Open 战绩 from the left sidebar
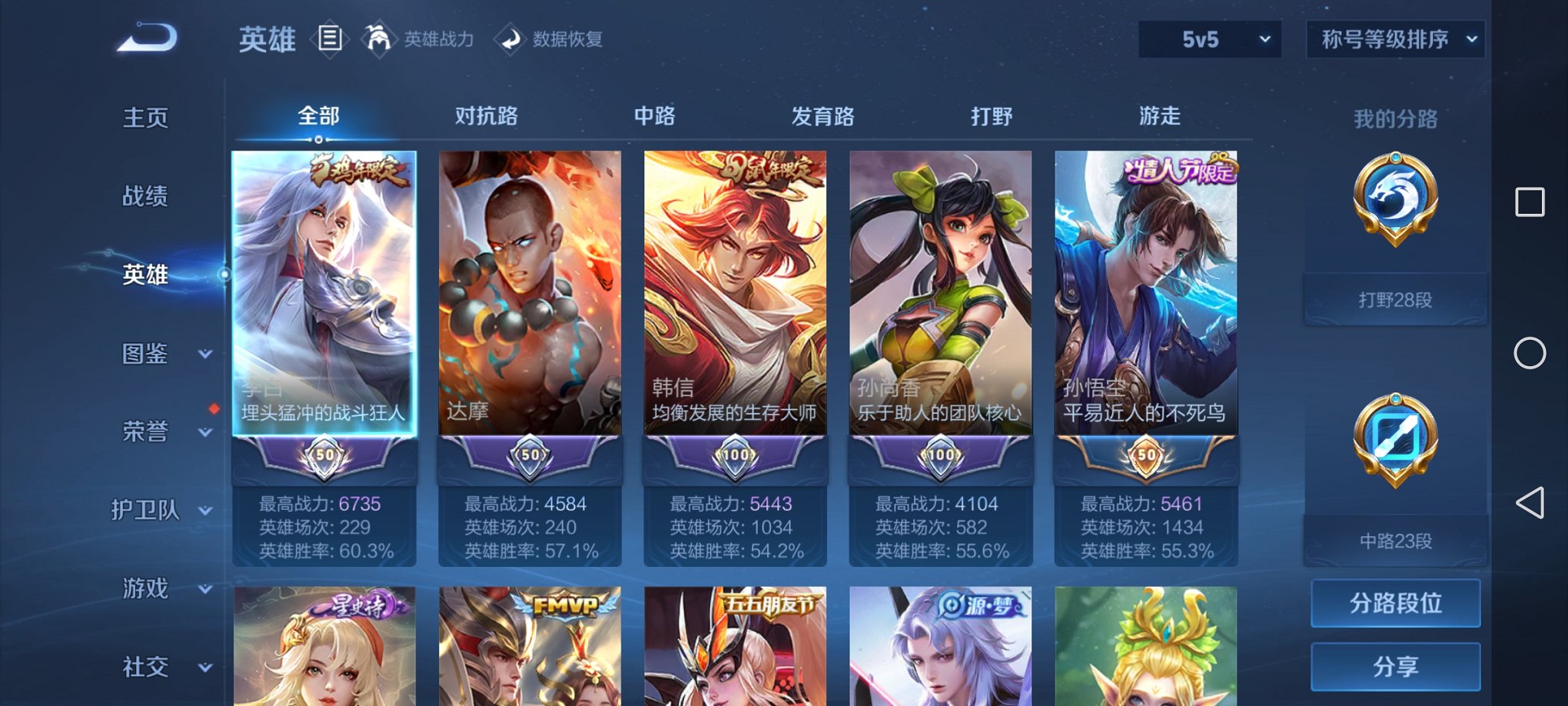1568x706 pixels. coord(146,197)
